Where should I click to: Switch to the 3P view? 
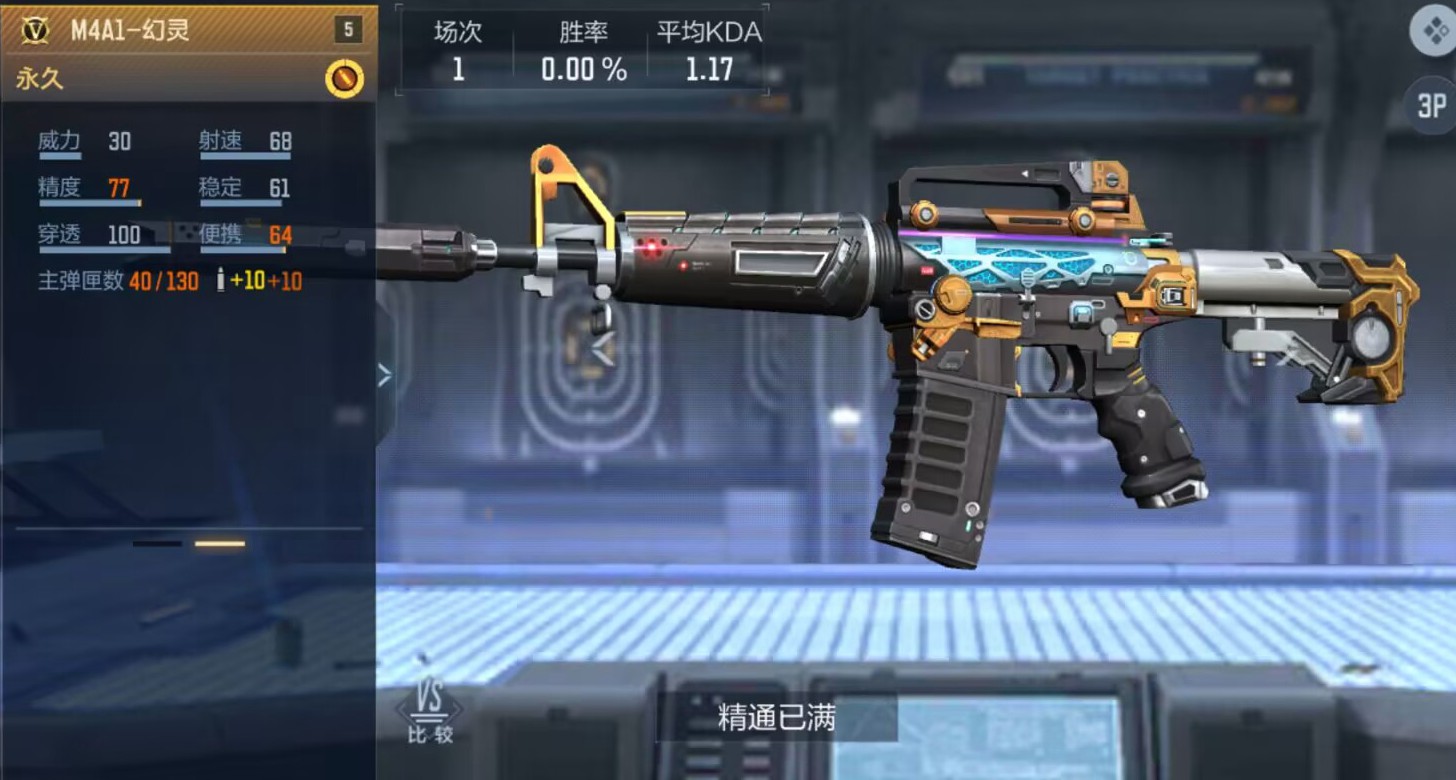pos(1432,105)
